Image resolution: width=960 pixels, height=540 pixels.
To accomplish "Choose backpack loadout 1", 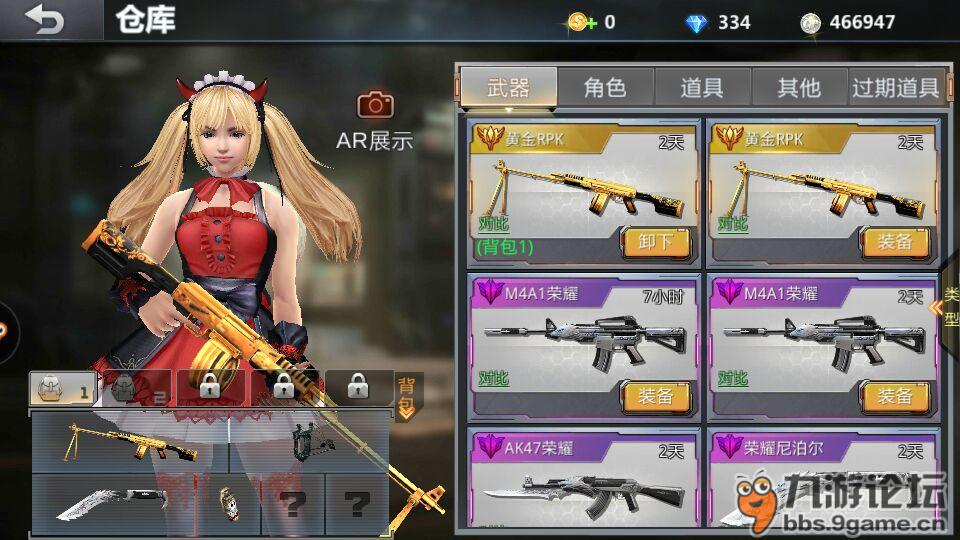I will tap(62, 388).
